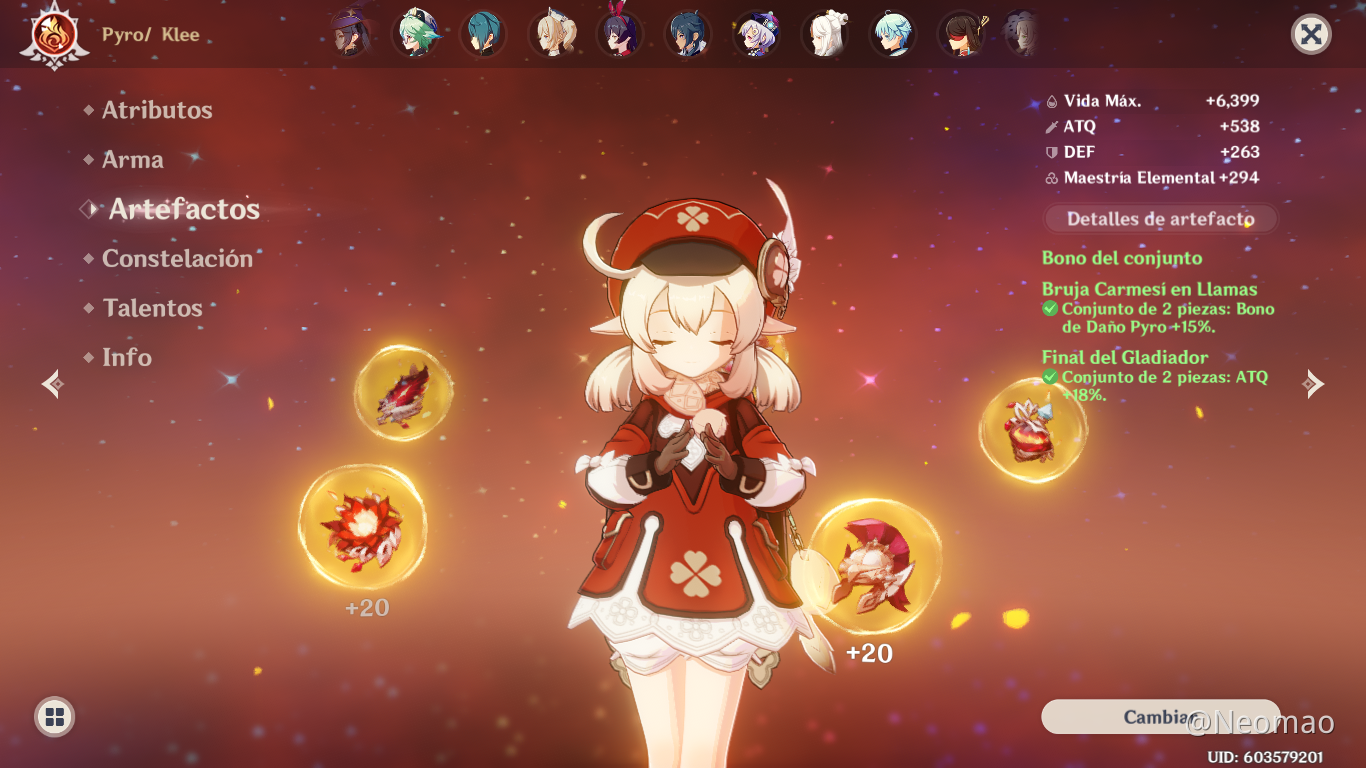Screen dimensions: 1366x768
Task: Select the white-haired character portrait at the top
Action: [825, 33]
